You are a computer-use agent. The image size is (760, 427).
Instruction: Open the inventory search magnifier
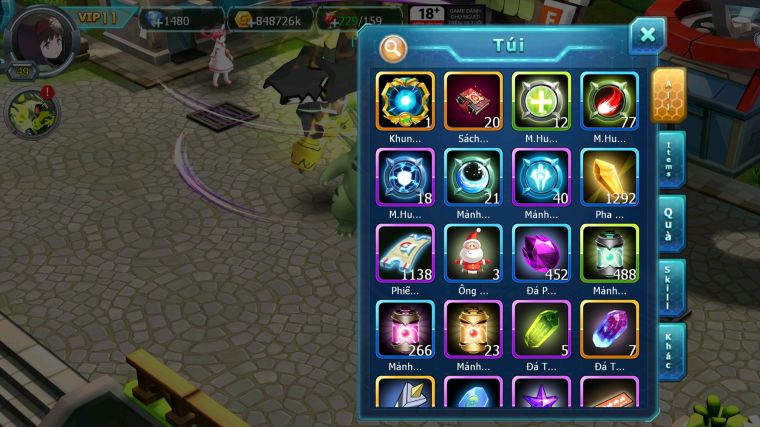pos(394,47)
